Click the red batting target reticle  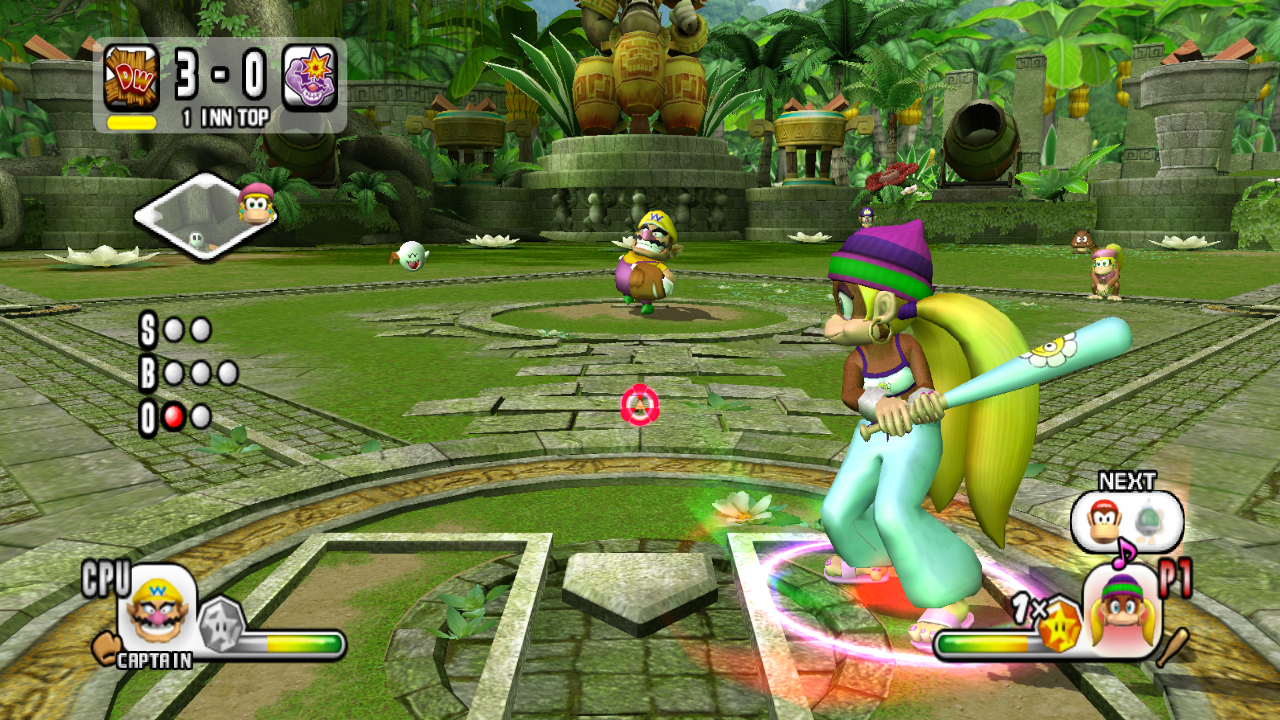pyautogui.click(x=640, y=404)
